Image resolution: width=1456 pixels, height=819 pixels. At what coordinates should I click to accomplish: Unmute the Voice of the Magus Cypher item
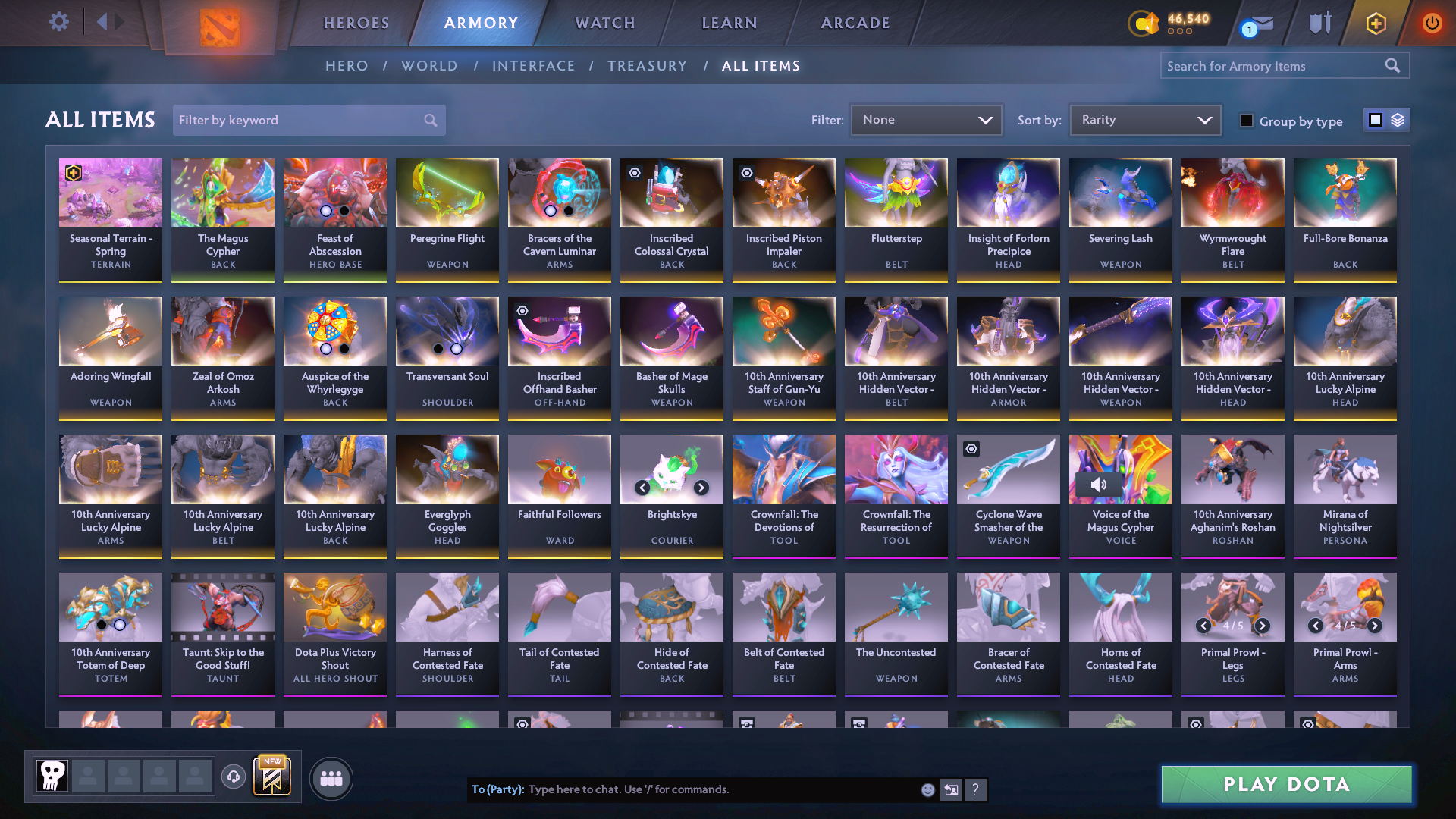point(1100,484)
